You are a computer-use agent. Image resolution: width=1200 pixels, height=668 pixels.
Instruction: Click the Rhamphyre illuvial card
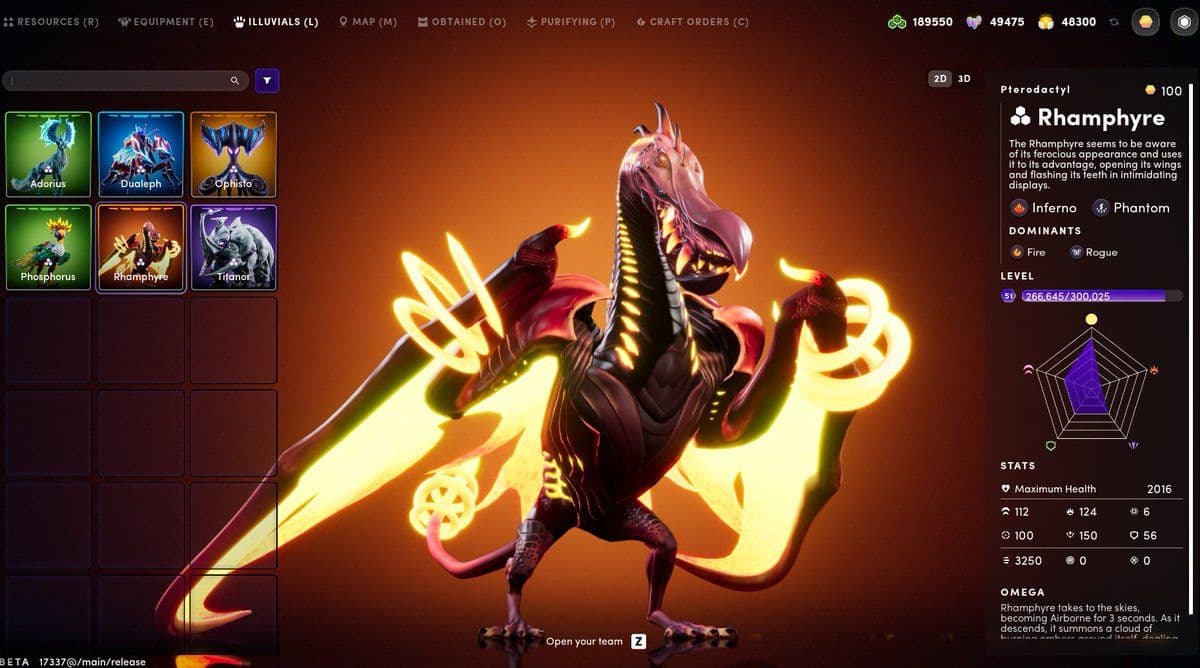coord(141,247)
